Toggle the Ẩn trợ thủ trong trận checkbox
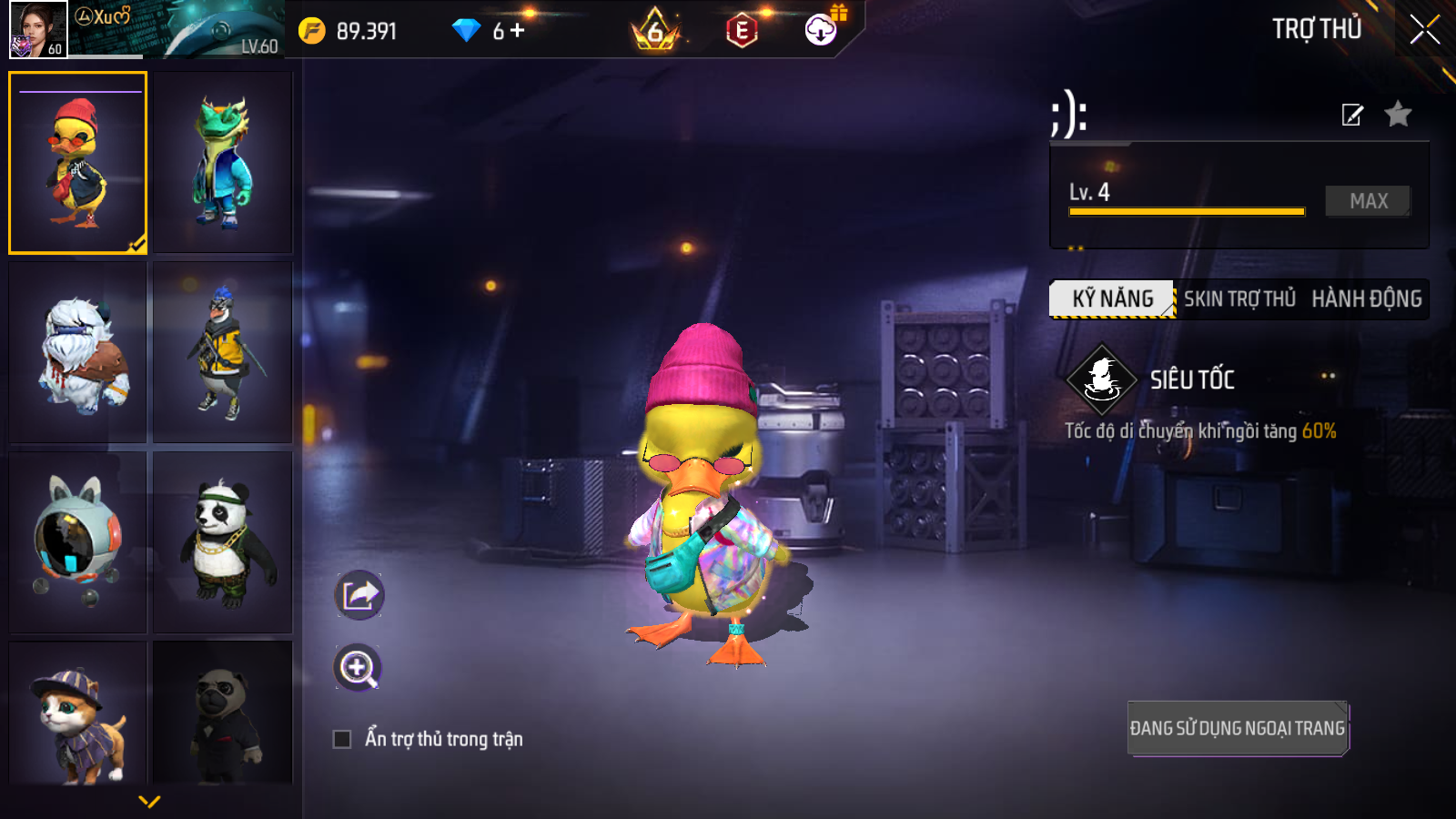 (x=342, y=739)
